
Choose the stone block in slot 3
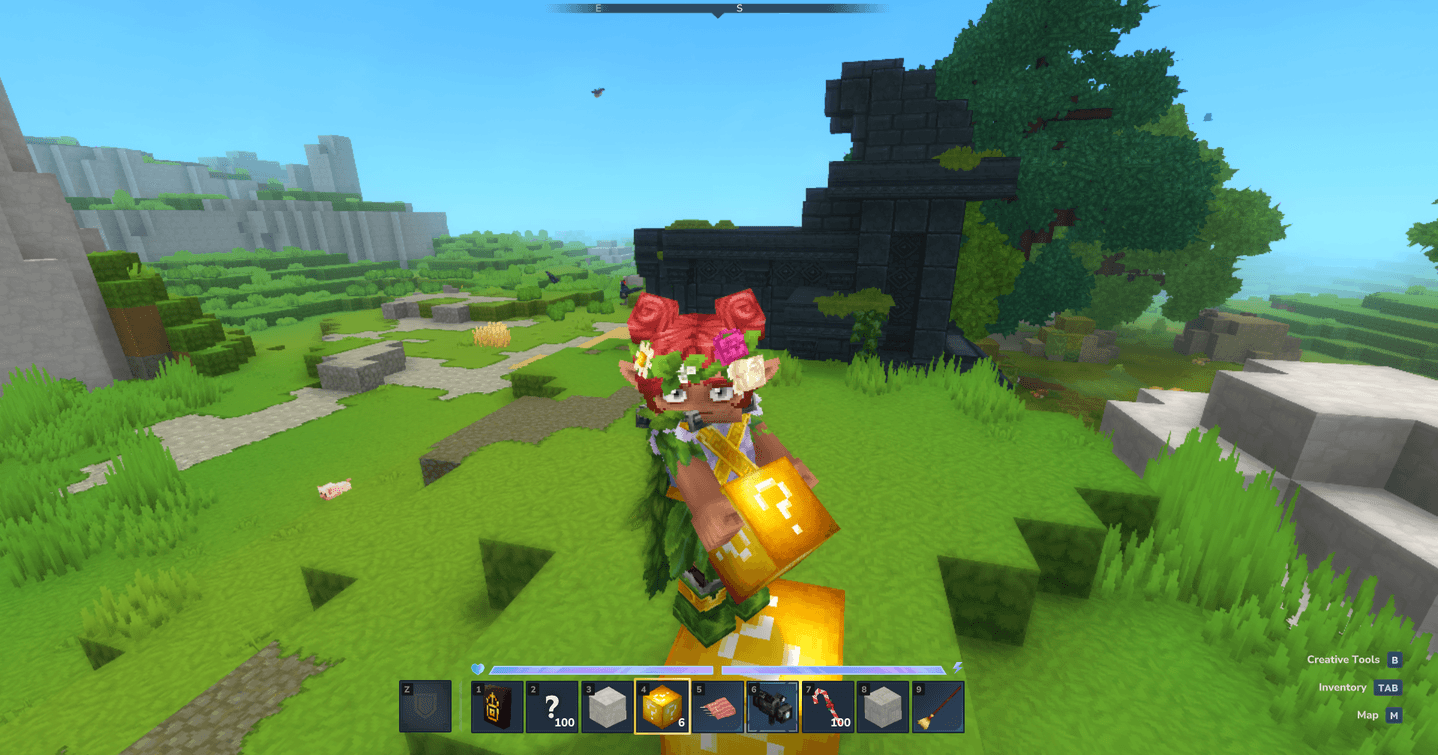(607, 707)
